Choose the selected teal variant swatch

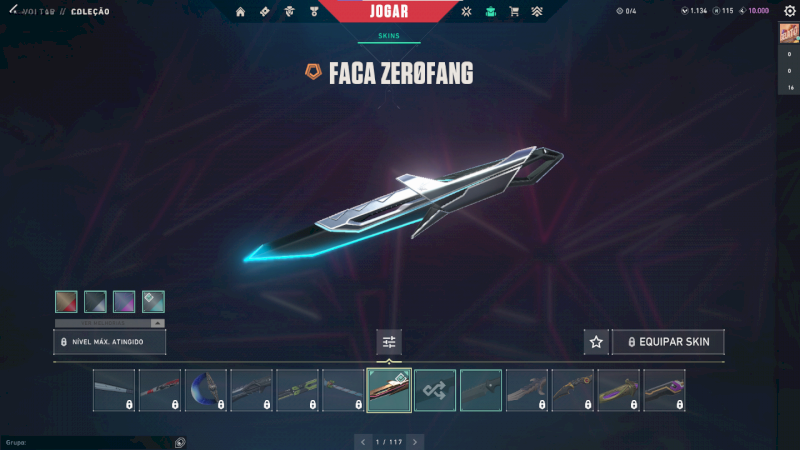153,301
